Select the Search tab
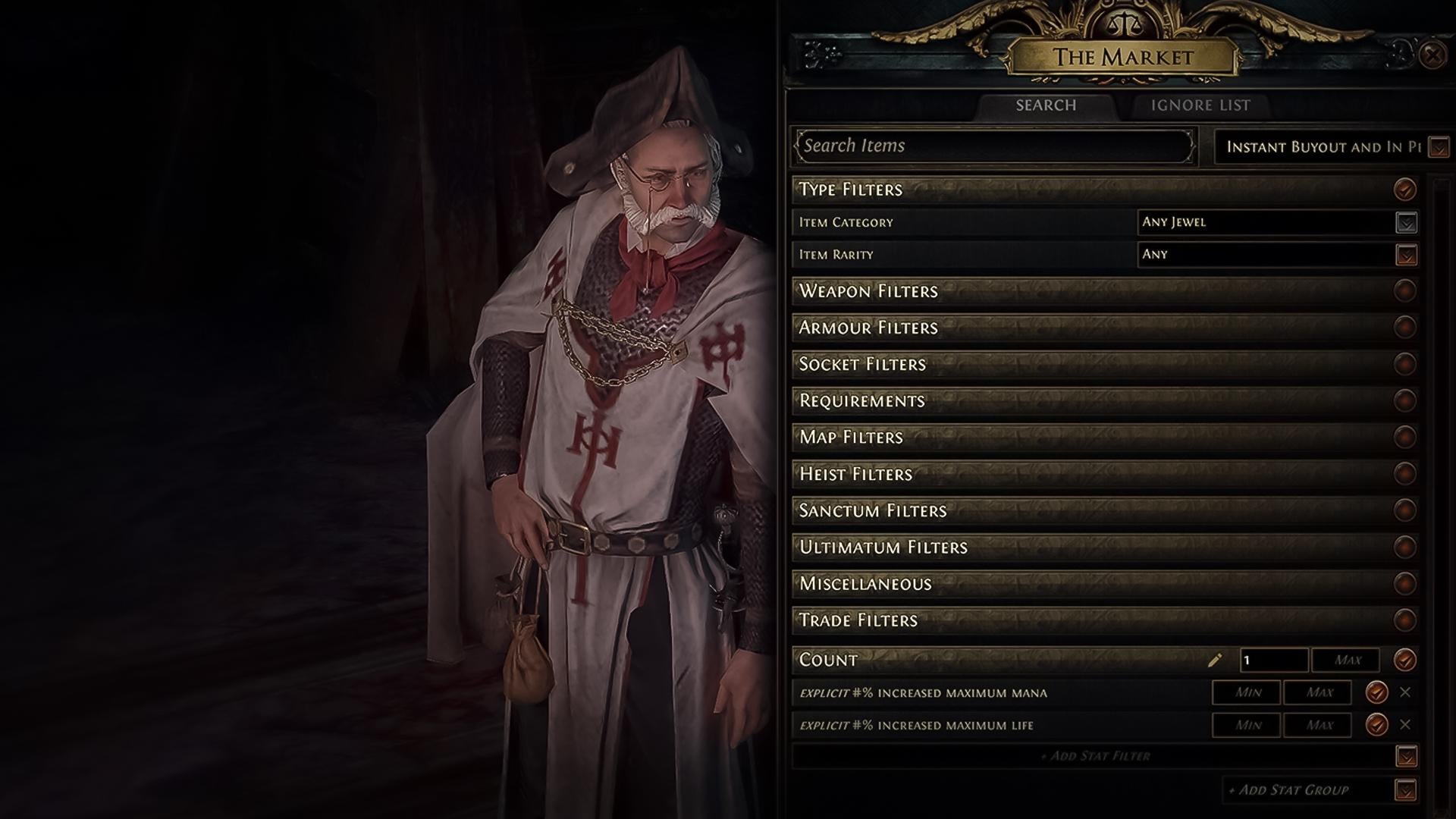Image resolution: width=1456 pixels, height=819 pixels. pos(1045,106)
